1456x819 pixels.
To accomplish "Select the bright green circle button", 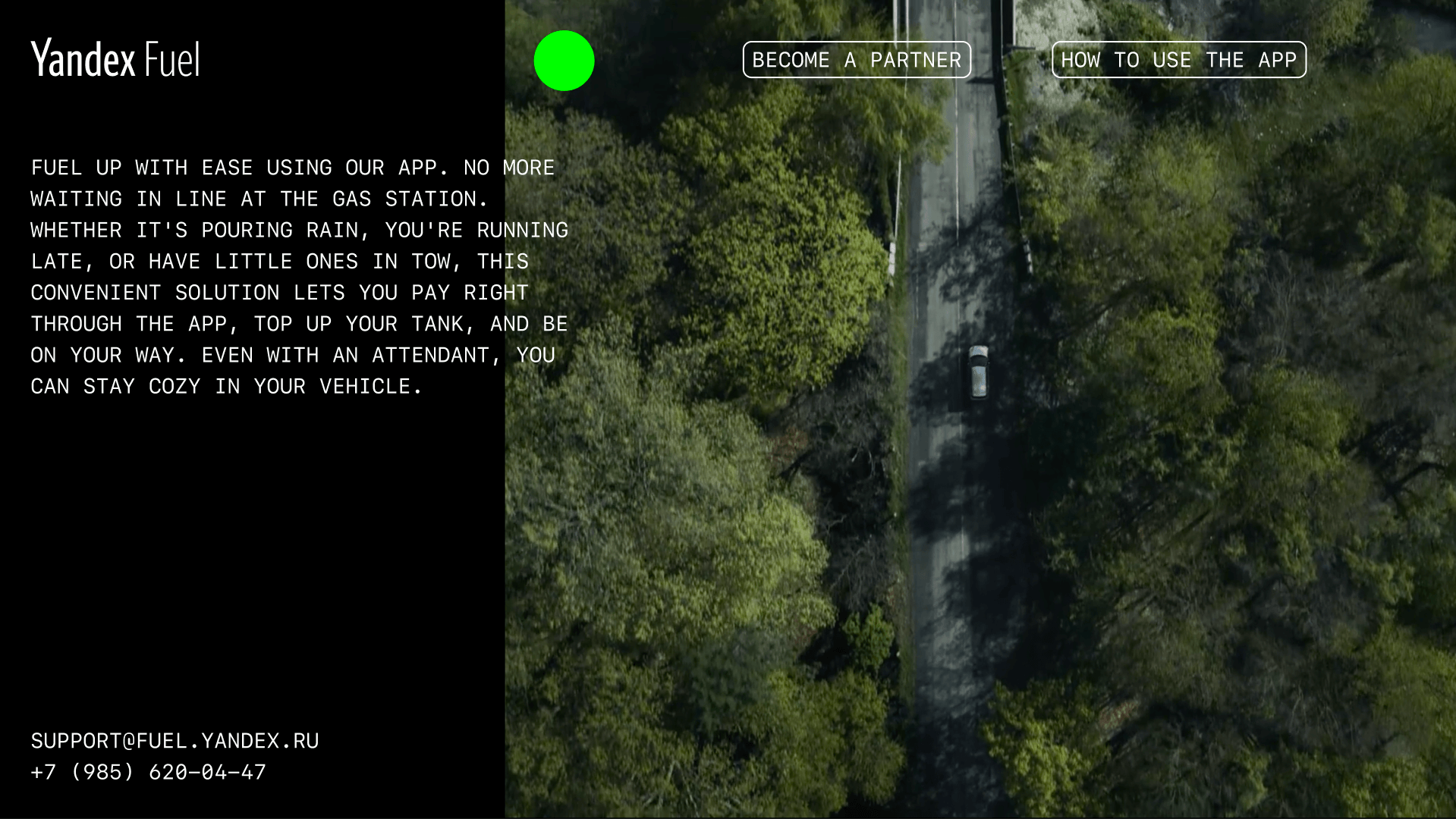I will point(564,61).
